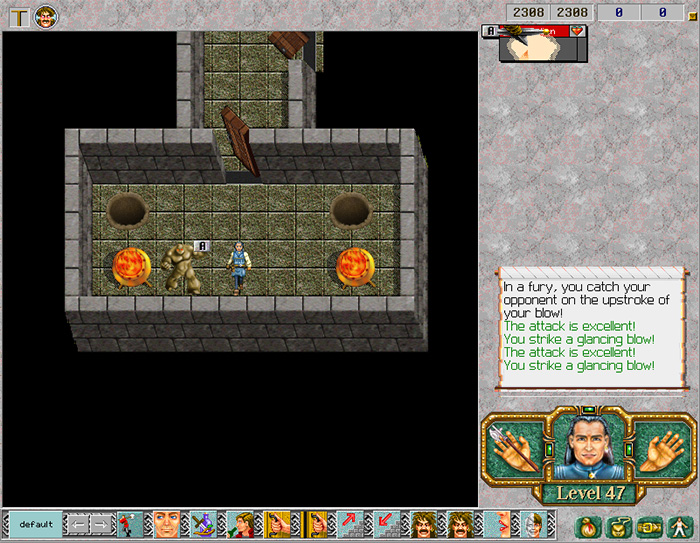Click the heart icon on the target panel
Screen dimensions: 700x543
click(x=576, y=32)
